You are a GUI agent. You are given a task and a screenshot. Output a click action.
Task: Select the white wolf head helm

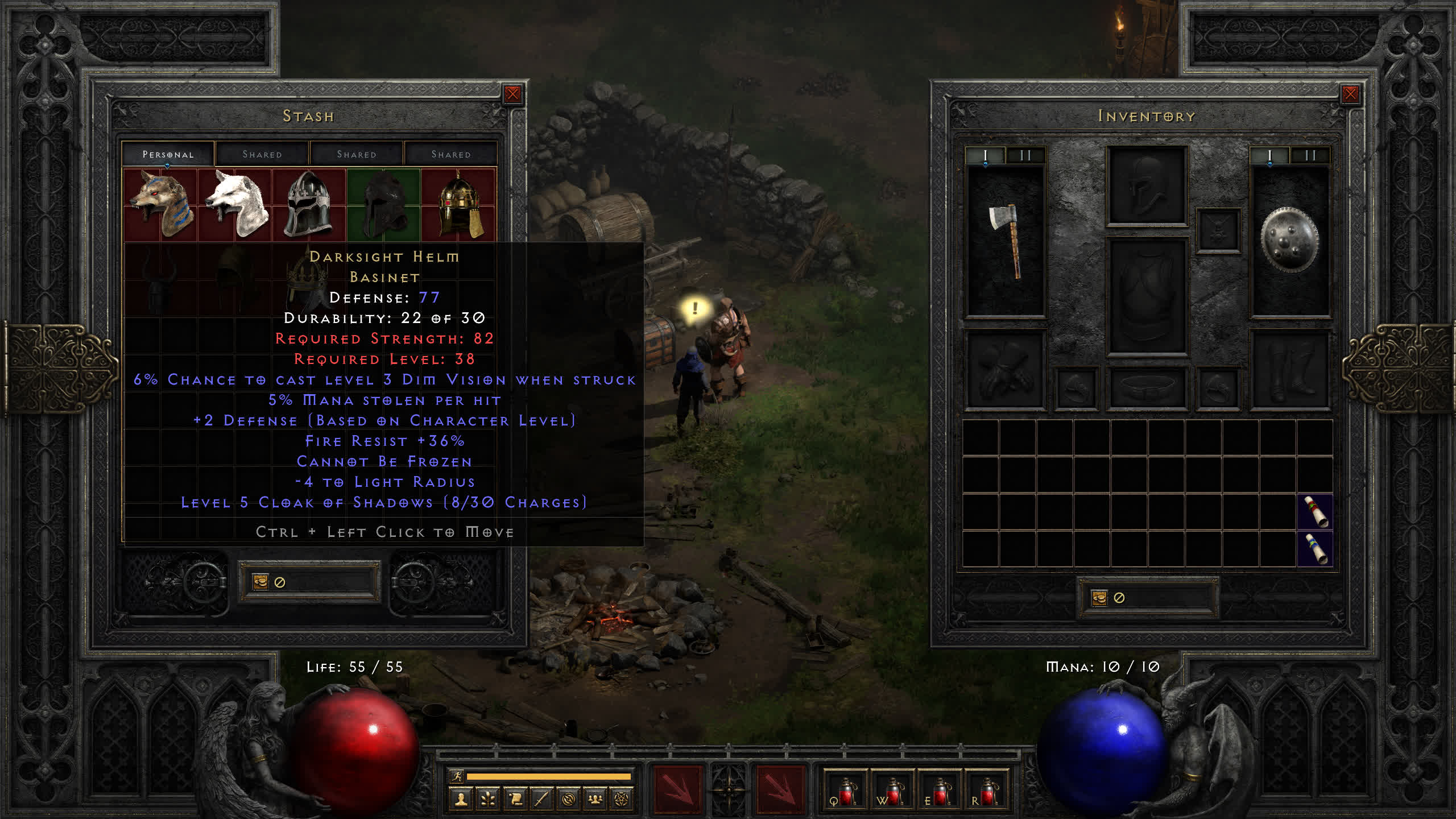pos(235,204)
